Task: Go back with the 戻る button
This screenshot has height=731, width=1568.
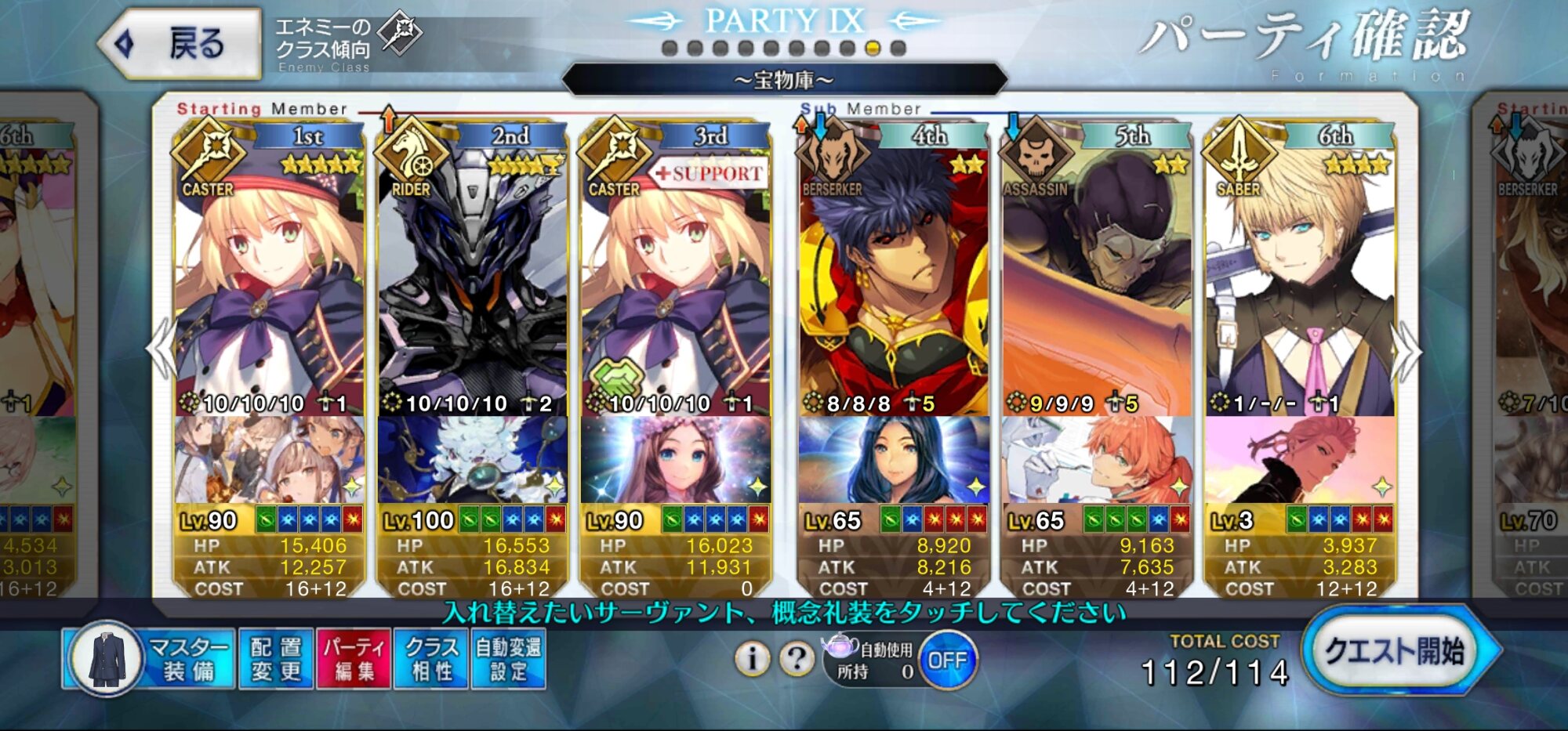Action: (182, 44)
